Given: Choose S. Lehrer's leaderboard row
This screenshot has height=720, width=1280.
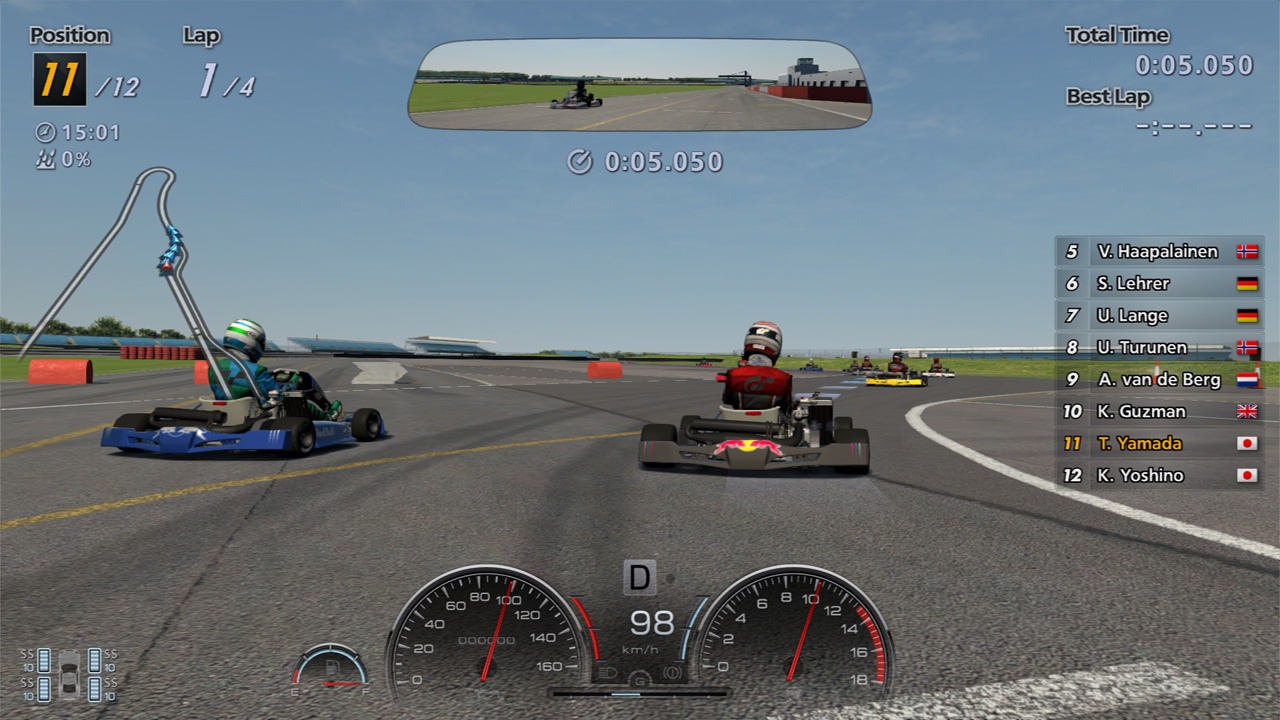Looking at the screenshot, I should coord(1159,284).
